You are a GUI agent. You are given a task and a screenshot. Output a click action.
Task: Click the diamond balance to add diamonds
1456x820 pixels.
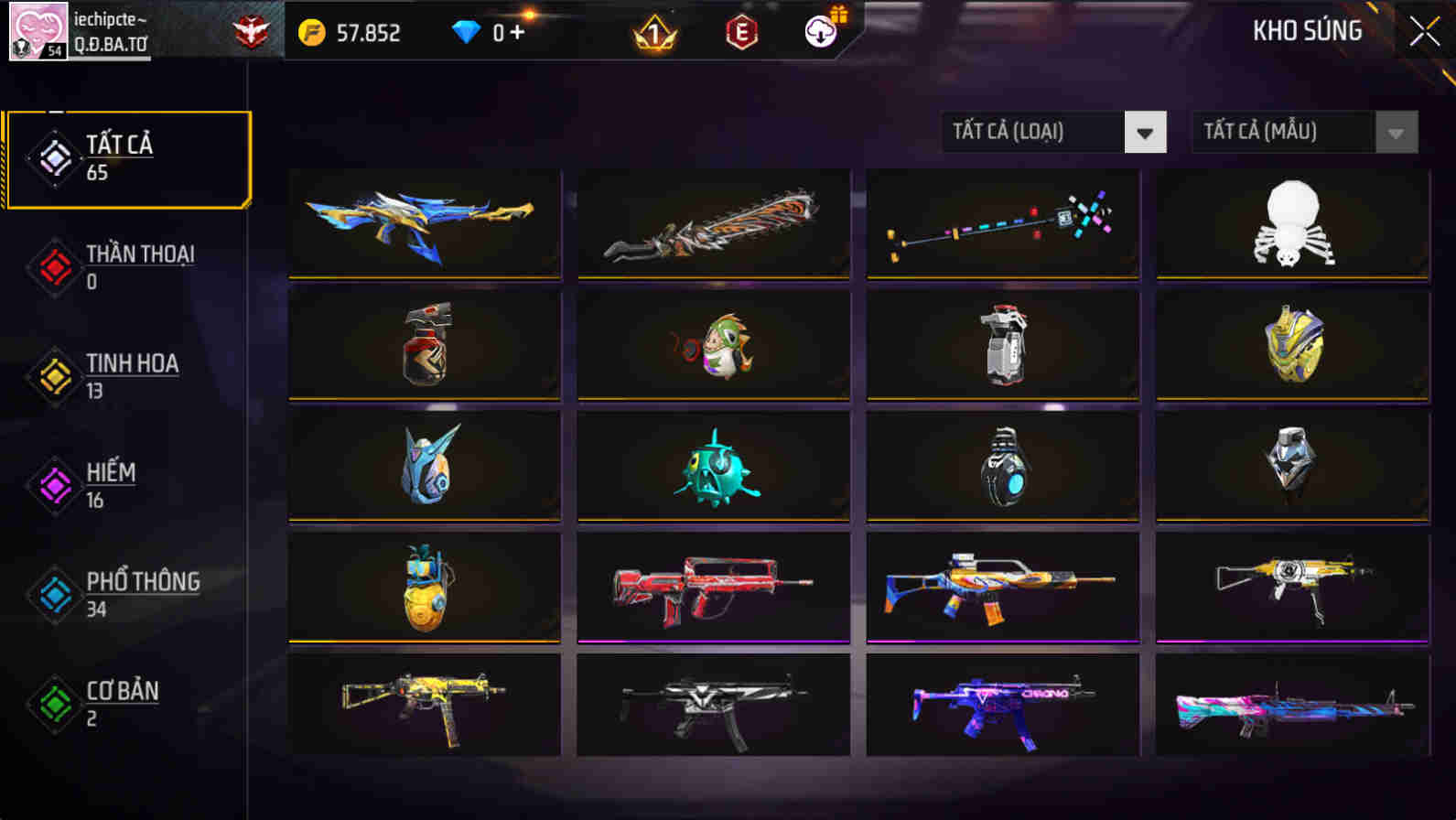pyautogui.click(x=491, y=32)
